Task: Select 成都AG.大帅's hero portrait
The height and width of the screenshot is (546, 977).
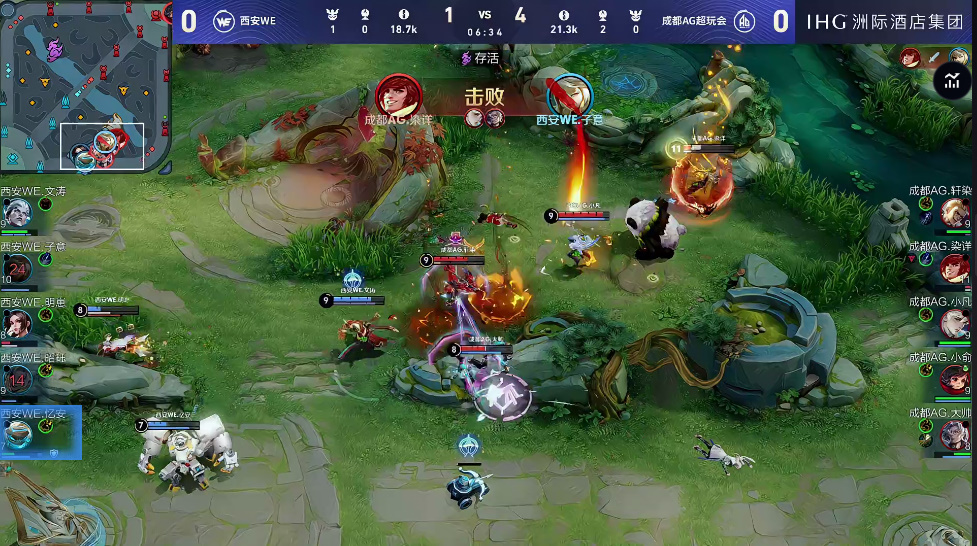Action: [x=955, y=435]
